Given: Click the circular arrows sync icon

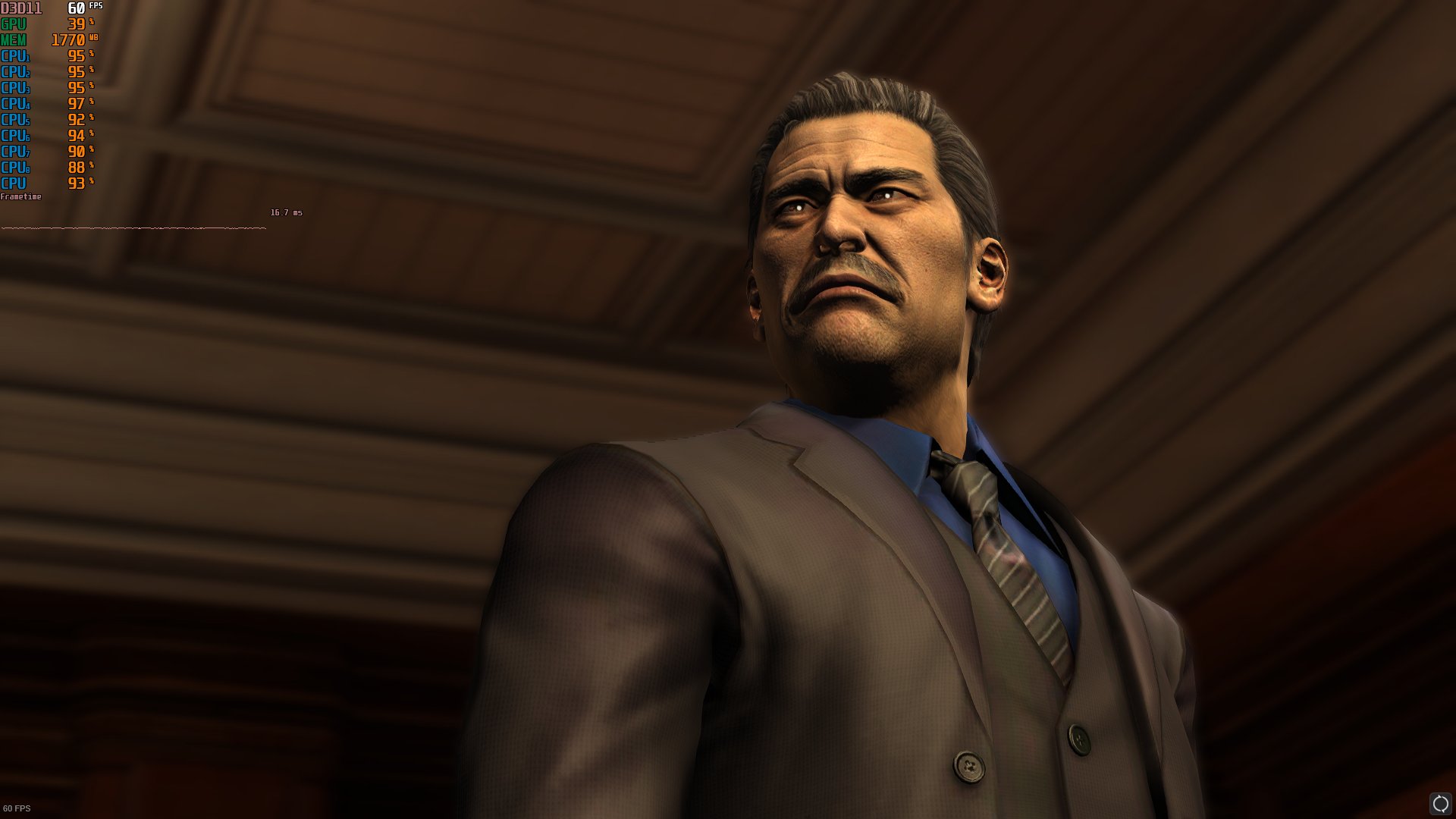Looking at the screenshot, I should 1439,803.
